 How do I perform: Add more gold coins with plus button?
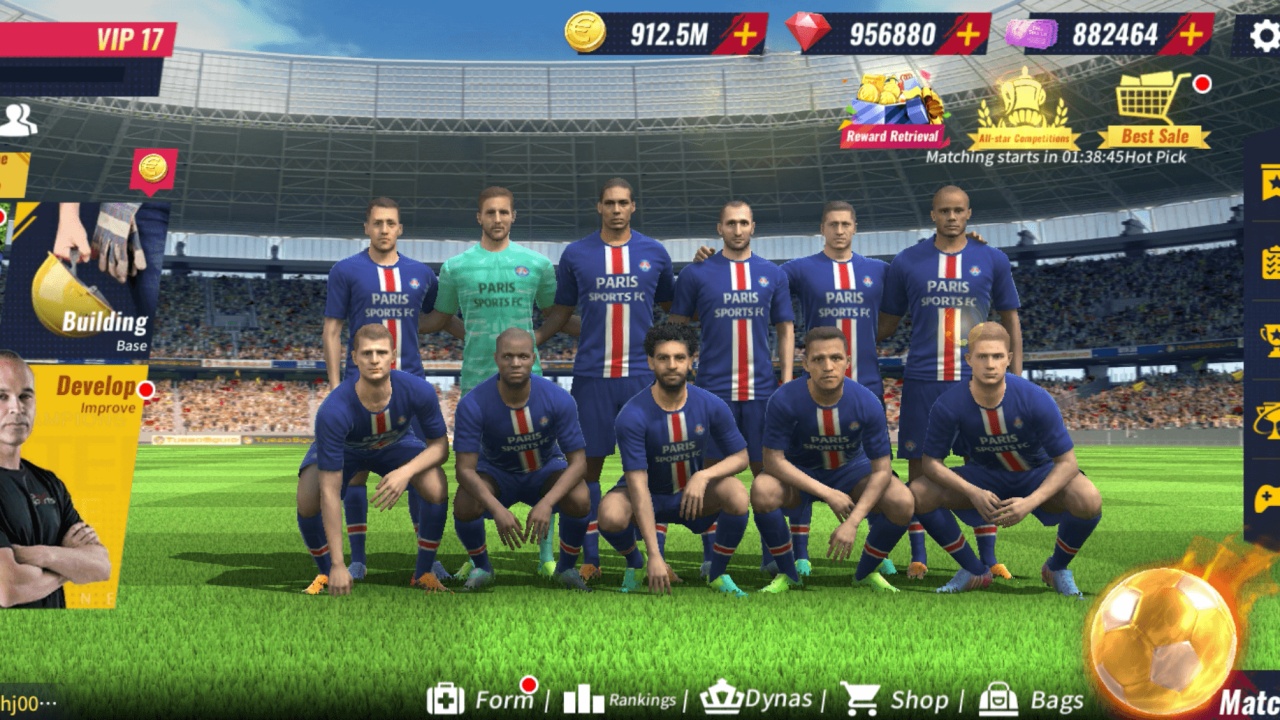tap(745, 35)
